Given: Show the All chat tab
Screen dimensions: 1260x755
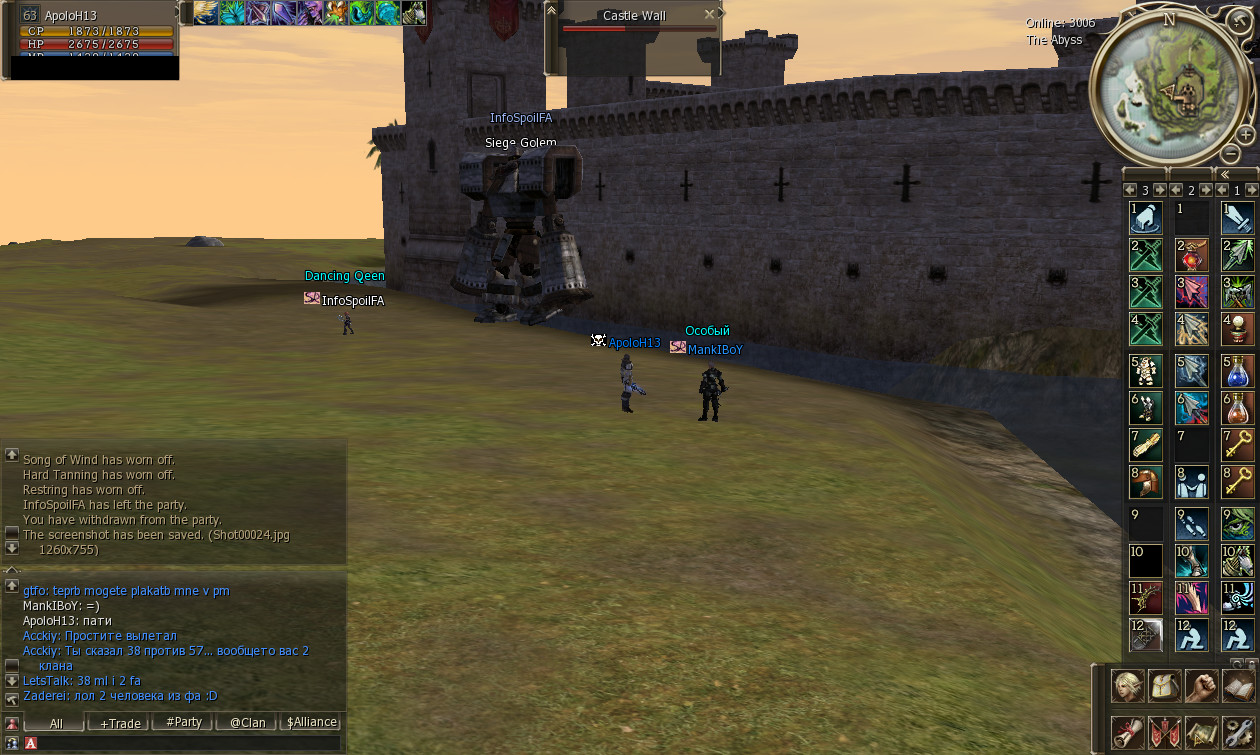Looking at the screenshot, I should click(56, 722).
